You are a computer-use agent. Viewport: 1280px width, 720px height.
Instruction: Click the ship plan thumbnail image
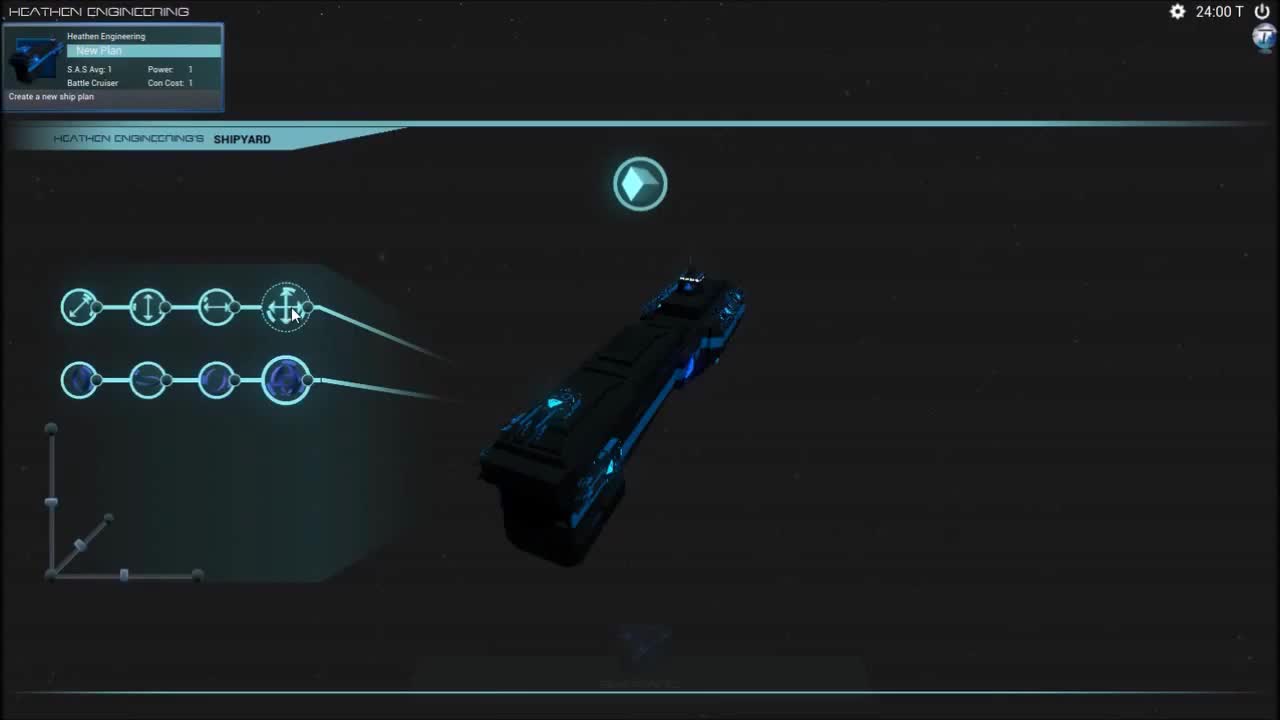[34, 57]
